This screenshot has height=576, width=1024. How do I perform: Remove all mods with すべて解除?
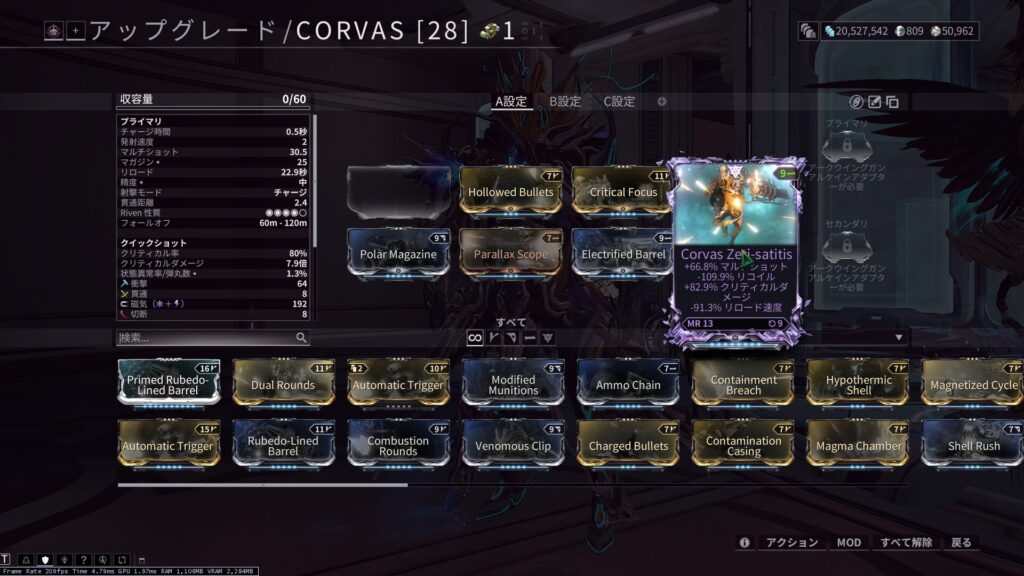[906, 542]
